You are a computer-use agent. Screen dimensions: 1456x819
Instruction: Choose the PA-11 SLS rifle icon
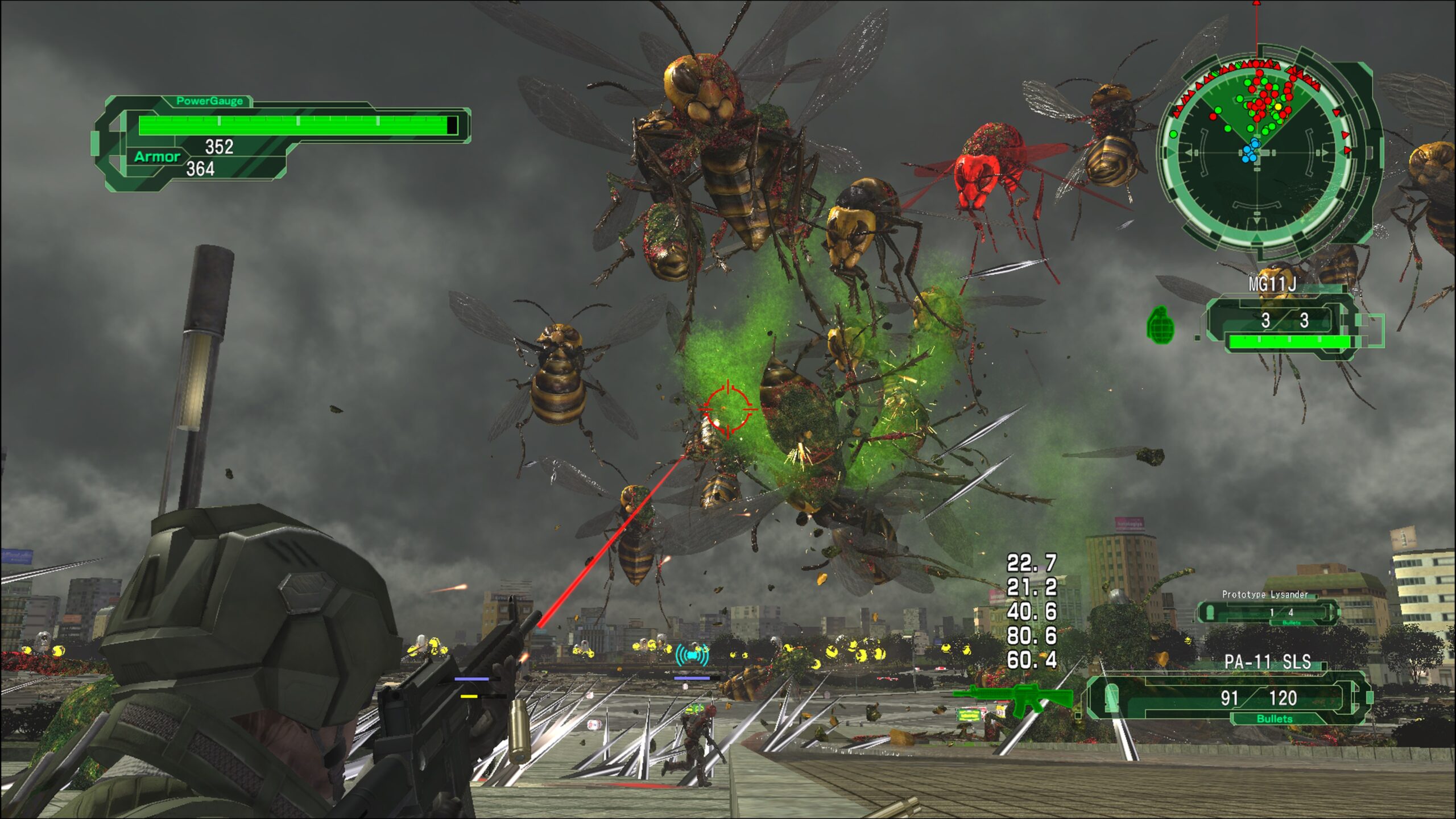coord(1012,697)
